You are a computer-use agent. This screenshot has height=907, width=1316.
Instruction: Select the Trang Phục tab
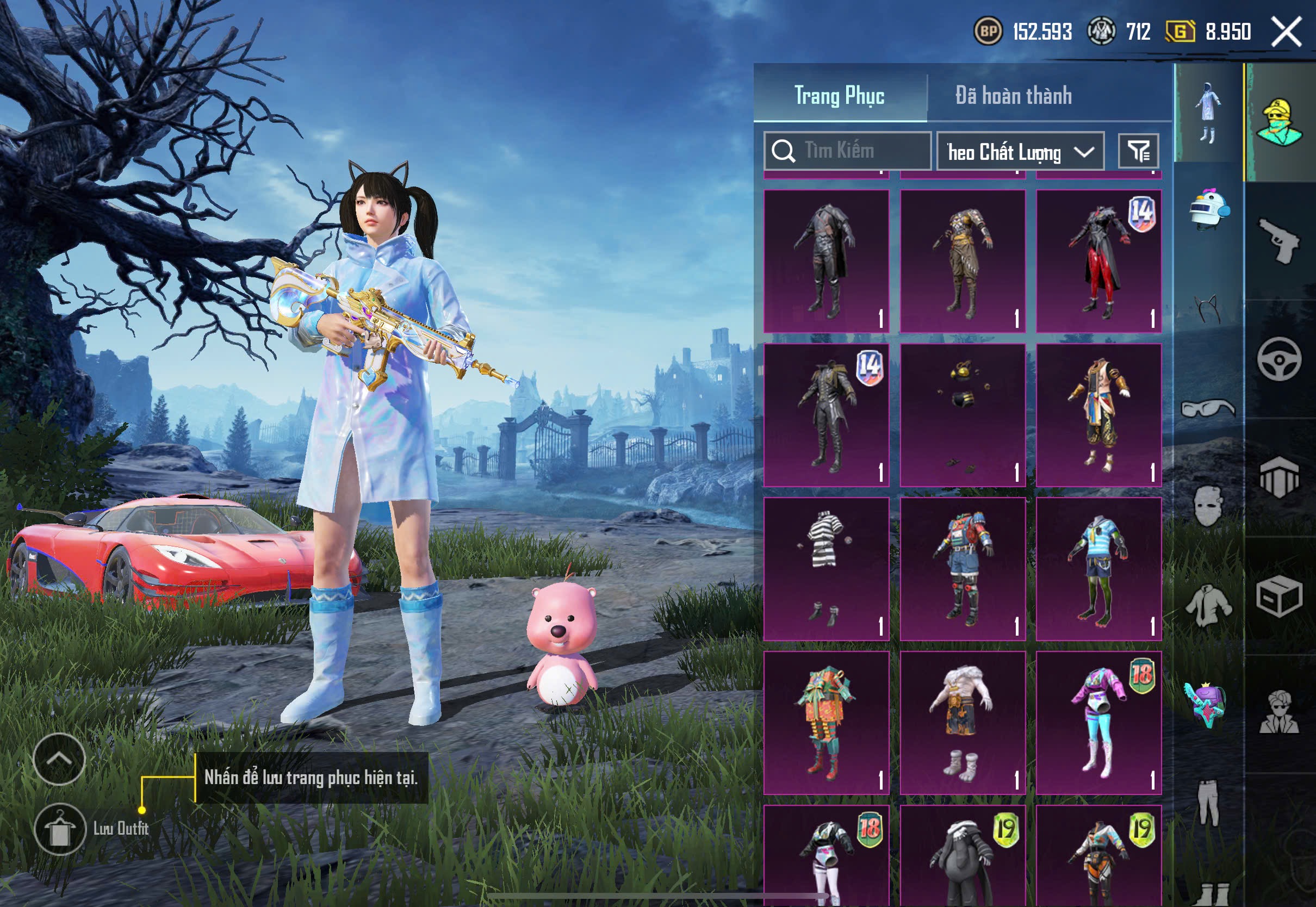click(x=839, y=96)
